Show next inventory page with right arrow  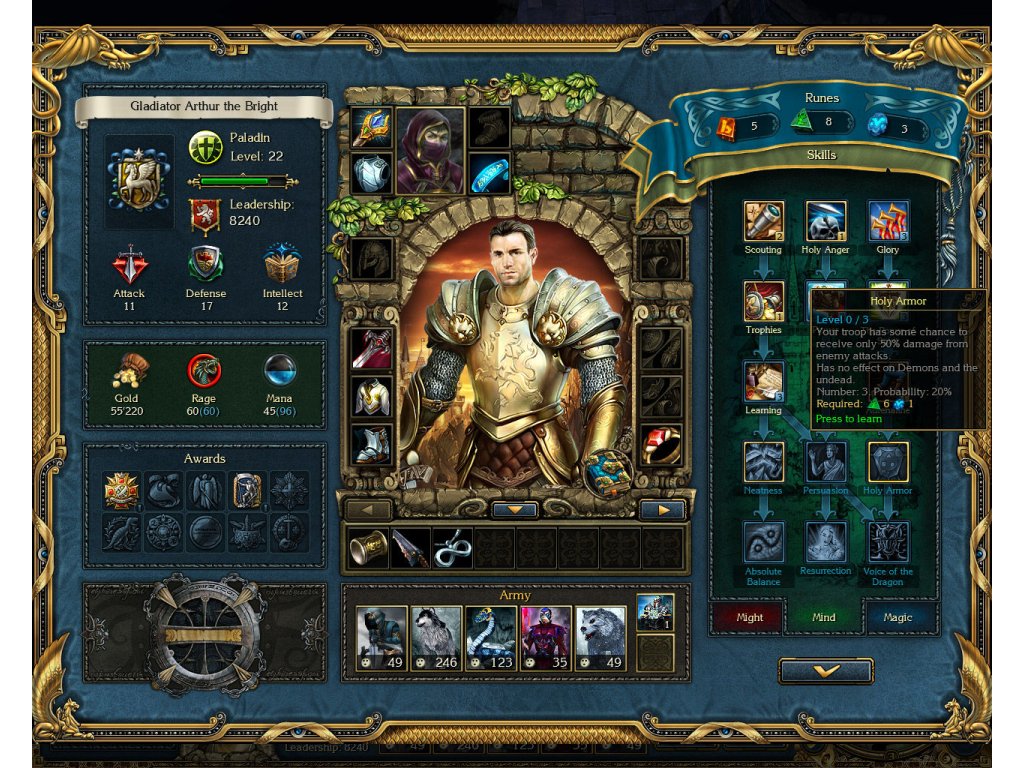(x=661, y=510)
